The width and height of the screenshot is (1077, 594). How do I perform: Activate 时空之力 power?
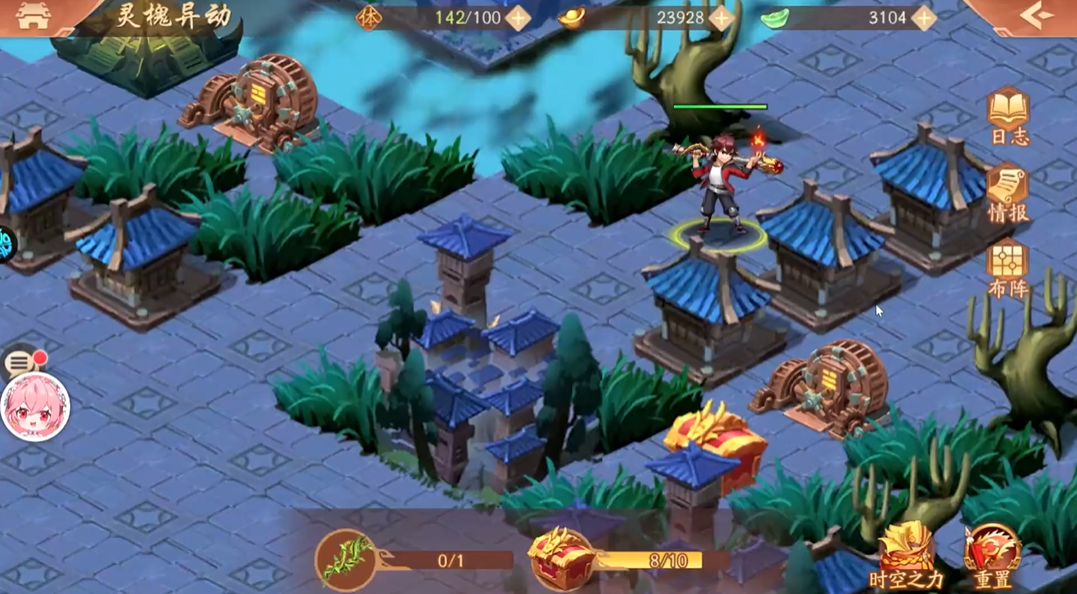coord(906,556)
